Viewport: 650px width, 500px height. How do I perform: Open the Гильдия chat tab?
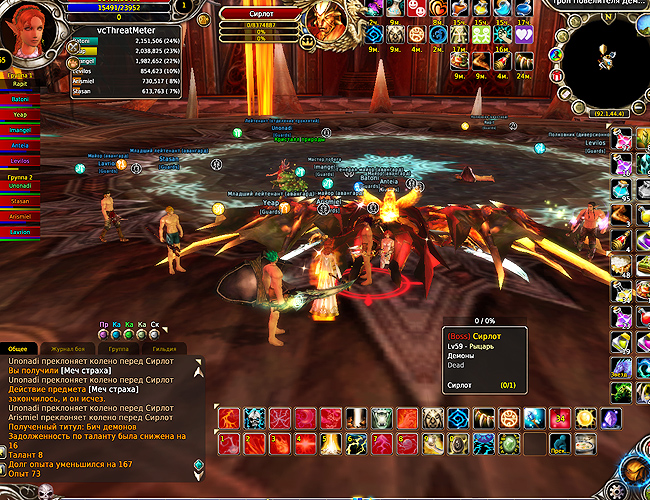point(166,347)
